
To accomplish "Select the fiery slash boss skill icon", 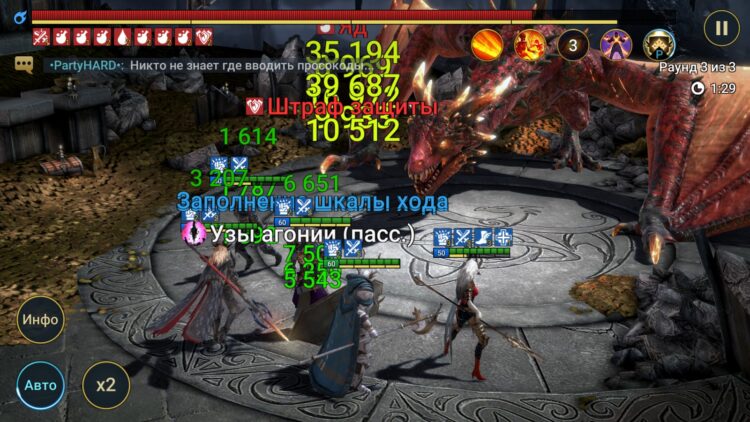I will (x=487, y=44).
